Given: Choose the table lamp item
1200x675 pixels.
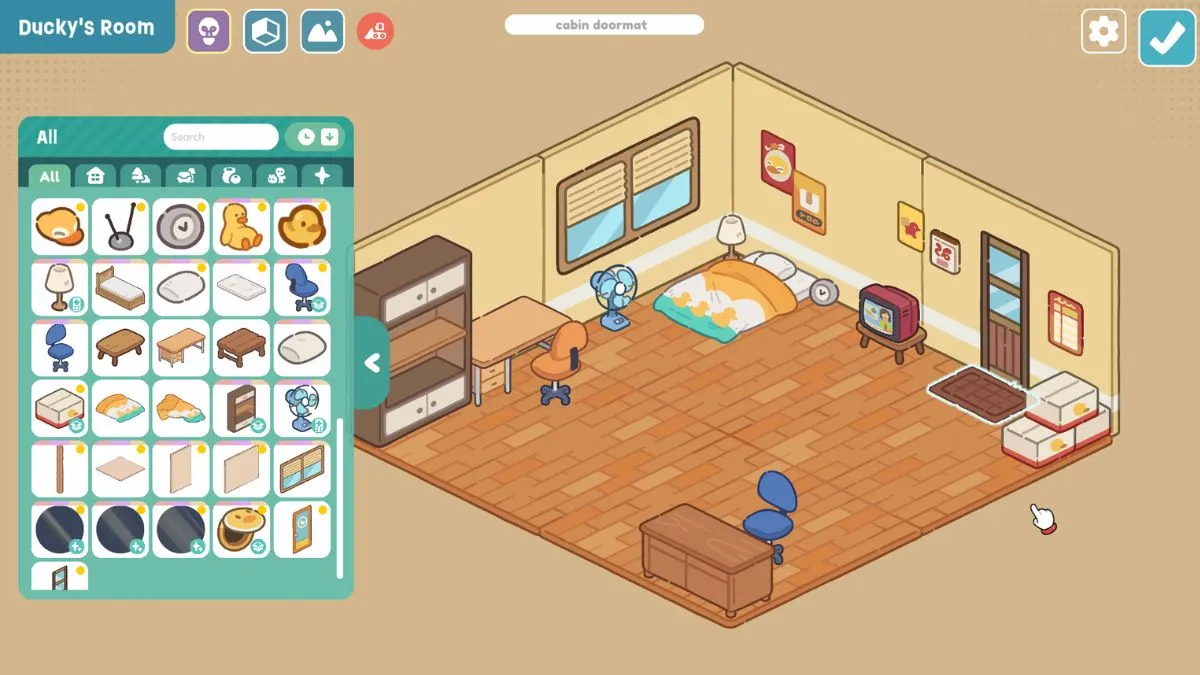Looking at the screenshot, I should [x=59, y=287].
